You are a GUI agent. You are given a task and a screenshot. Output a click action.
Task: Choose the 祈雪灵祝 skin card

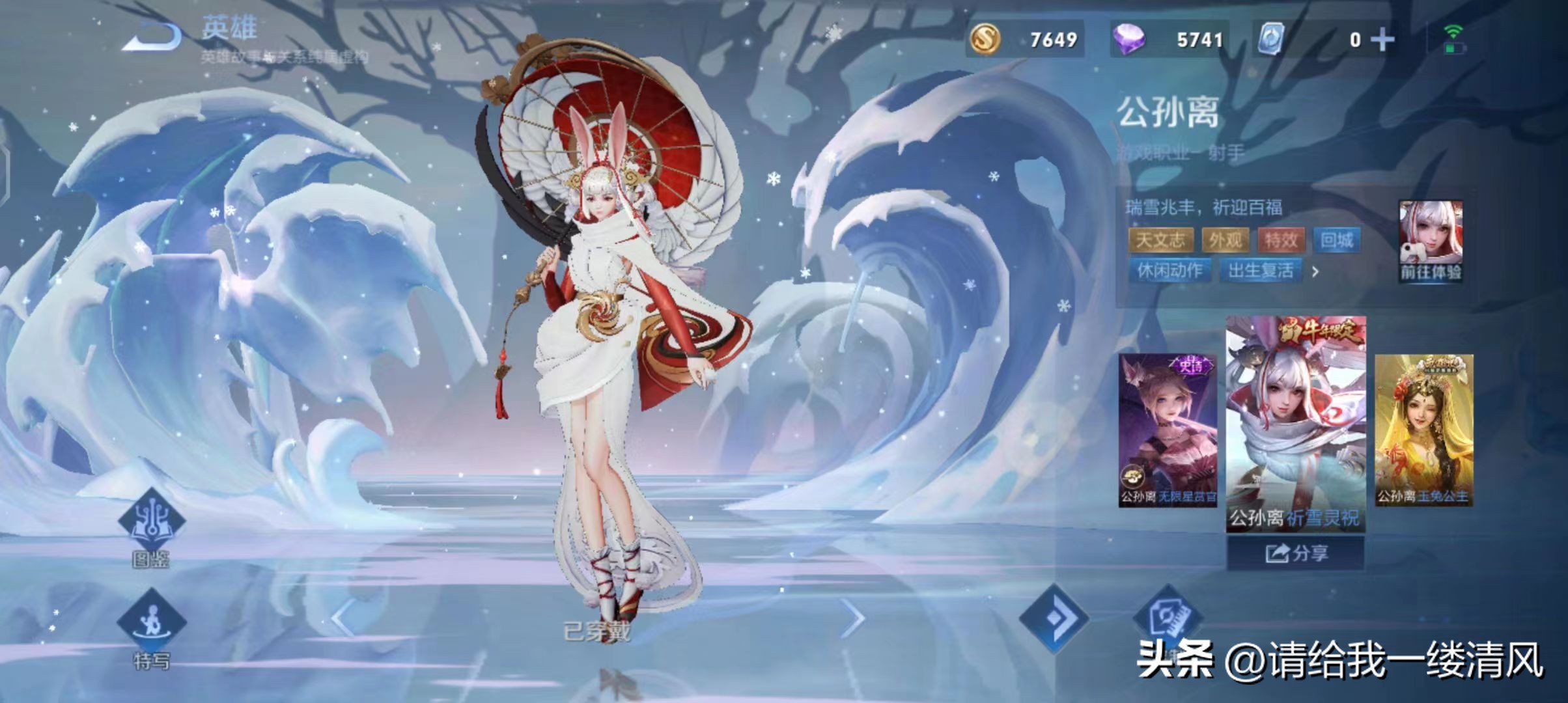tap(1295, 423)
